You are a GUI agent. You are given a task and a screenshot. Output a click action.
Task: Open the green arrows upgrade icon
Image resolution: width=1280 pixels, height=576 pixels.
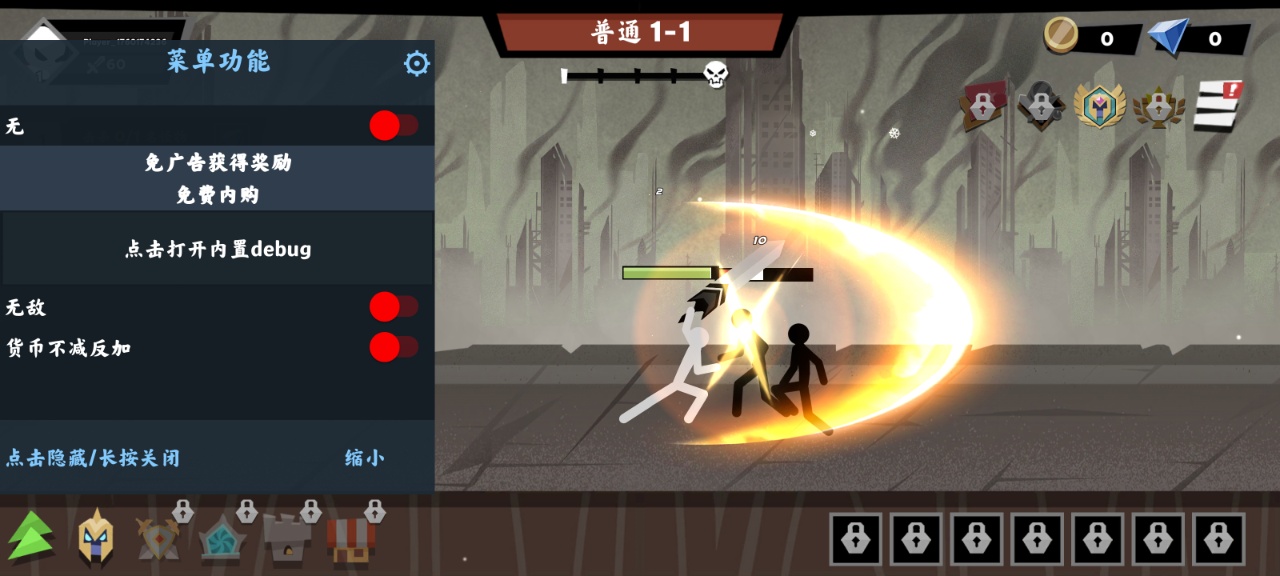click(32, 535)
